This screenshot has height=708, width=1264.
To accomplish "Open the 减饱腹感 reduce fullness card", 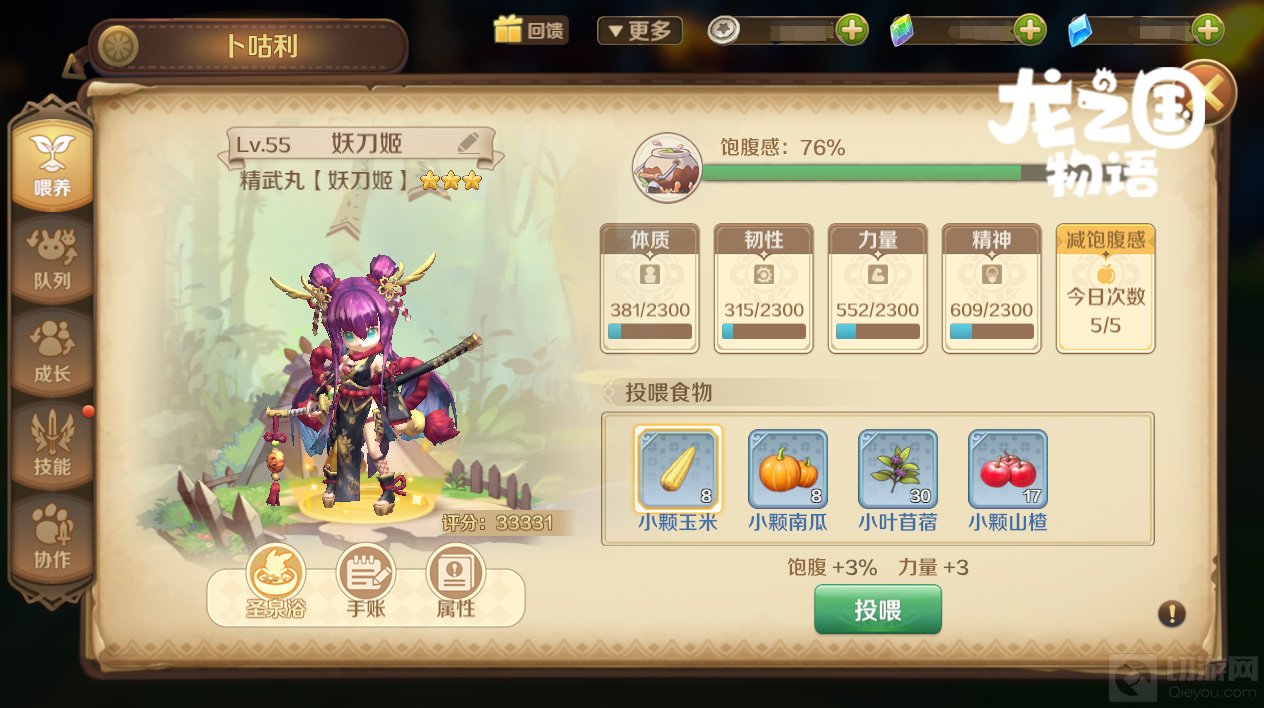I will click(x=1105, y=288).
